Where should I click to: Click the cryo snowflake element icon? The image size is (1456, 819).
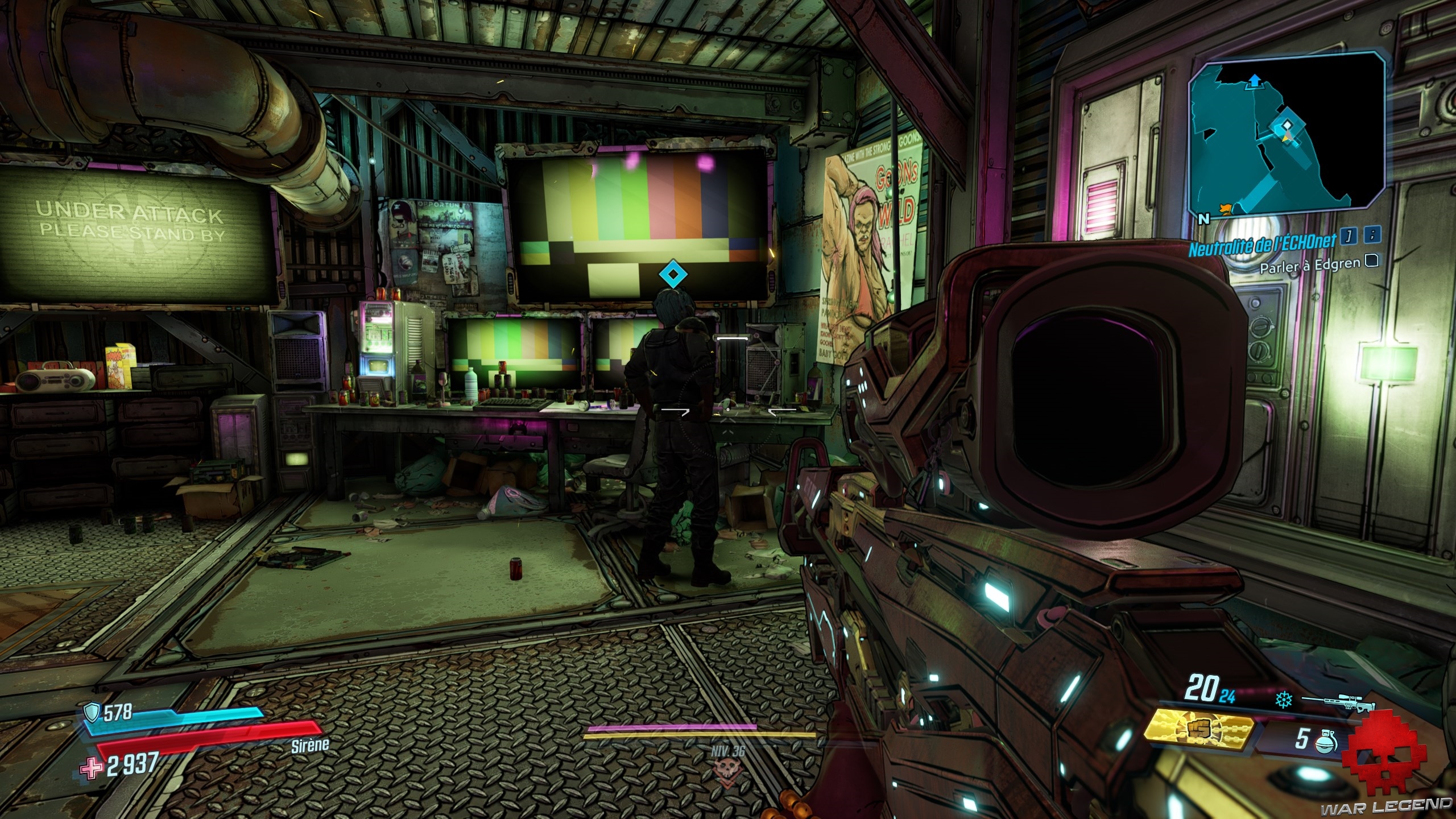1283,700
